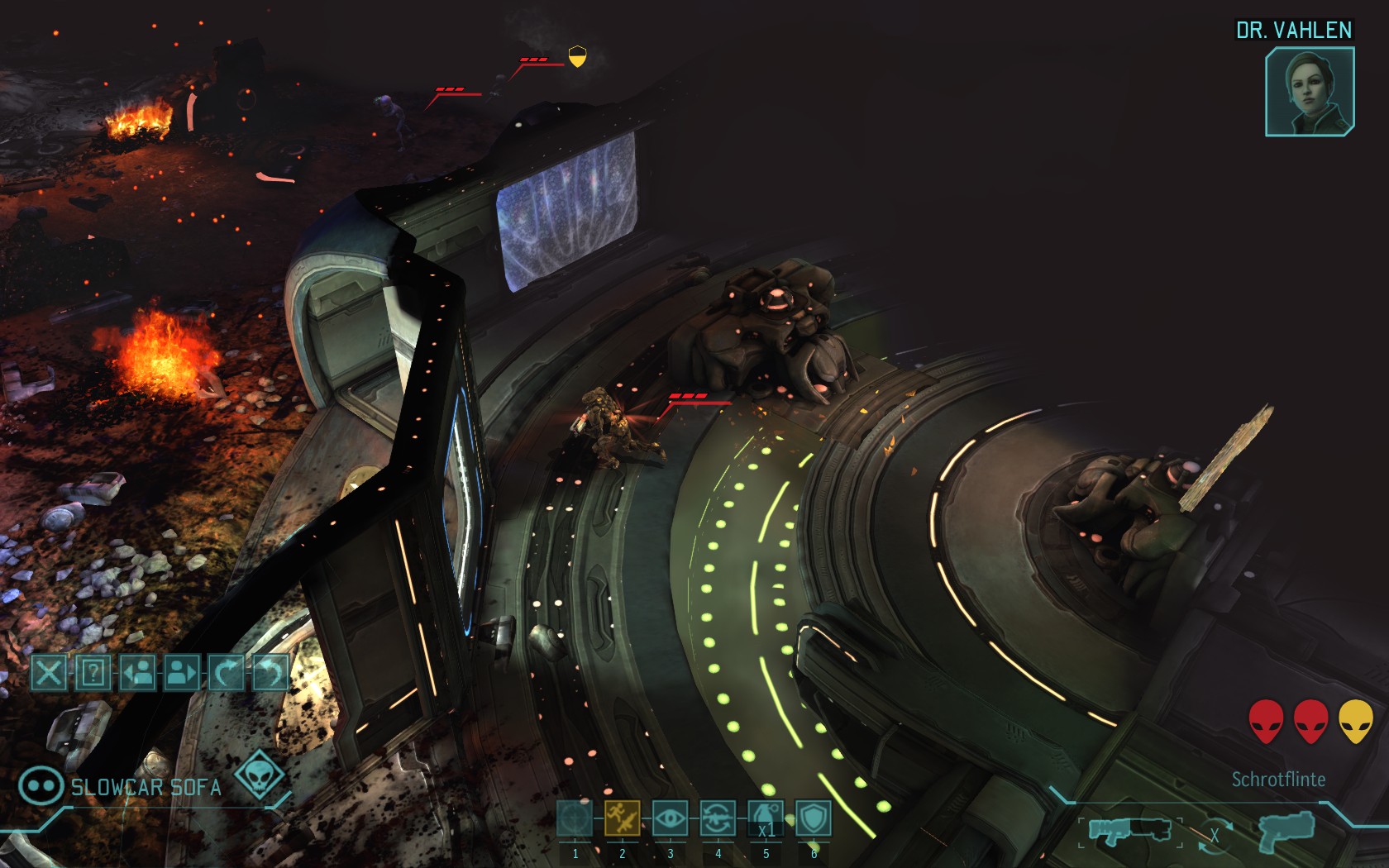This screenshot has height=868, width=1389.
Task: Switch to the previous soldier
Action: 138,673
